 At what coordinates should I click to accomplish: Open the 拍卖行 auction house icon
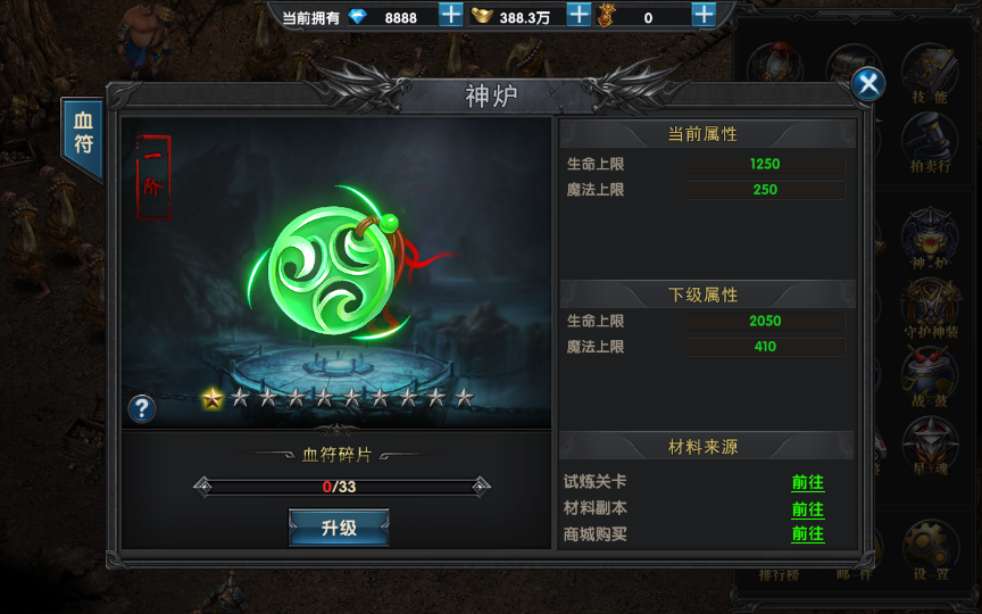[928, 141]
